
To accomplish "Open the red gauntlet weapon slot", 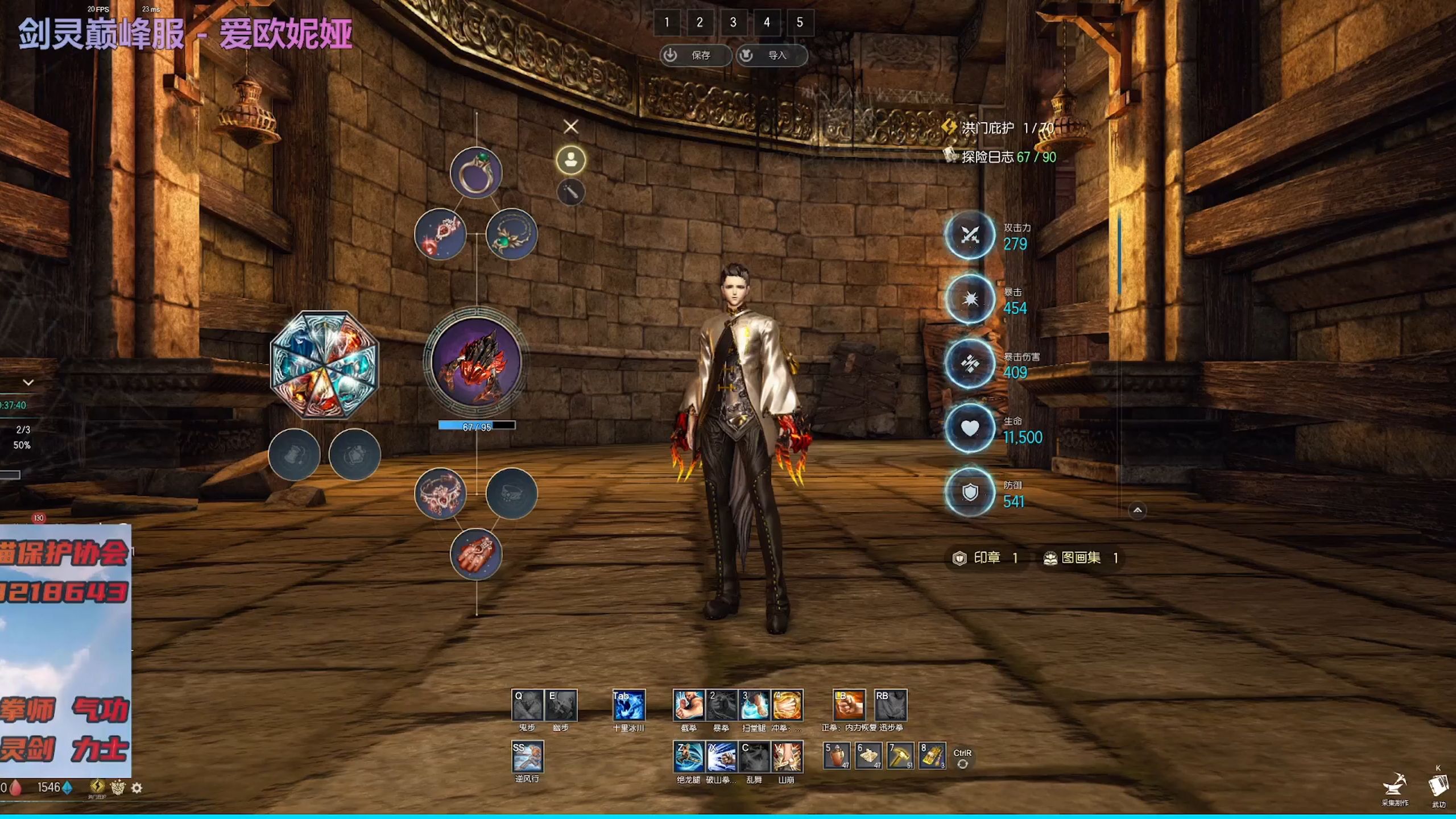I will 476,361.
